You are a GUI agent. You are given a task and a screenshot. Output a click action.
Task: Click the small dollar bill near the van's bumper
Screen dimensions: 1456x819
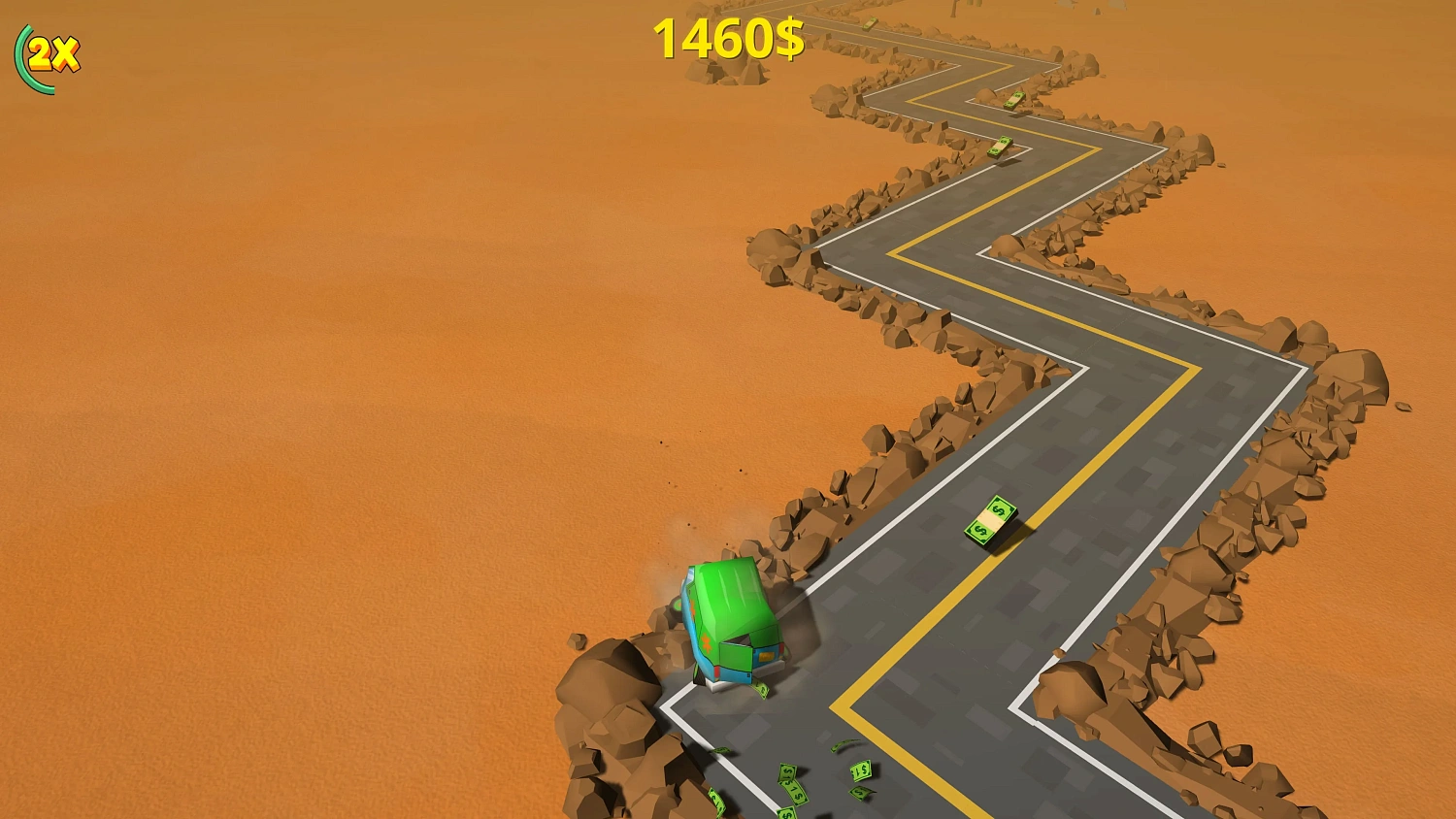point(761,690)
